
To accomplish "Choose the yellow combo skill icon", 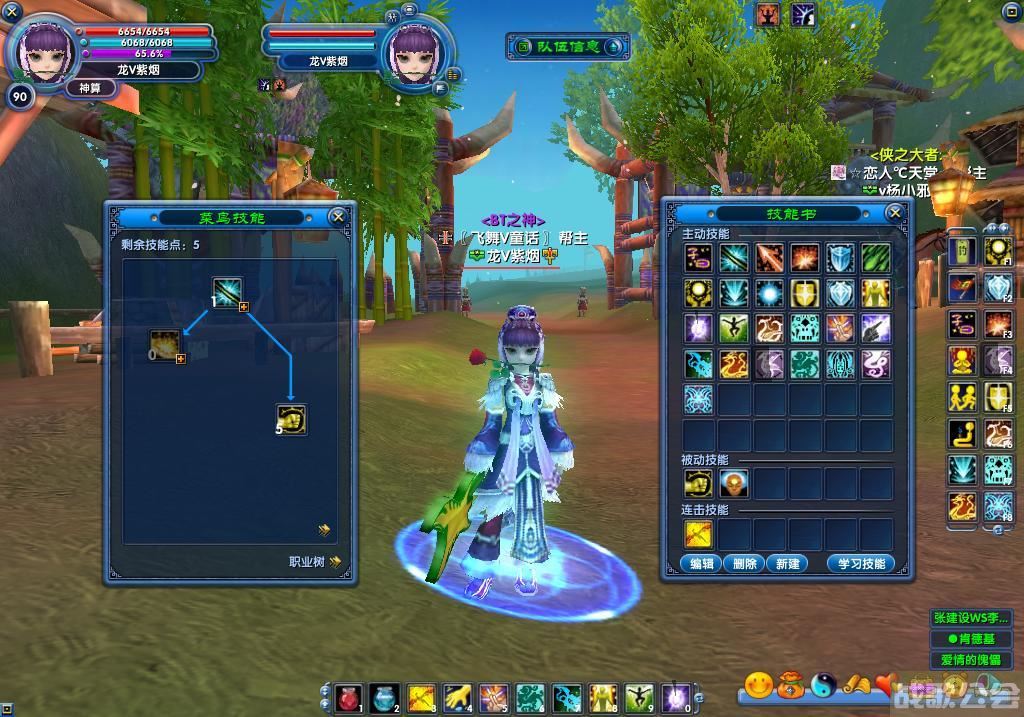I will coord(698,534).
